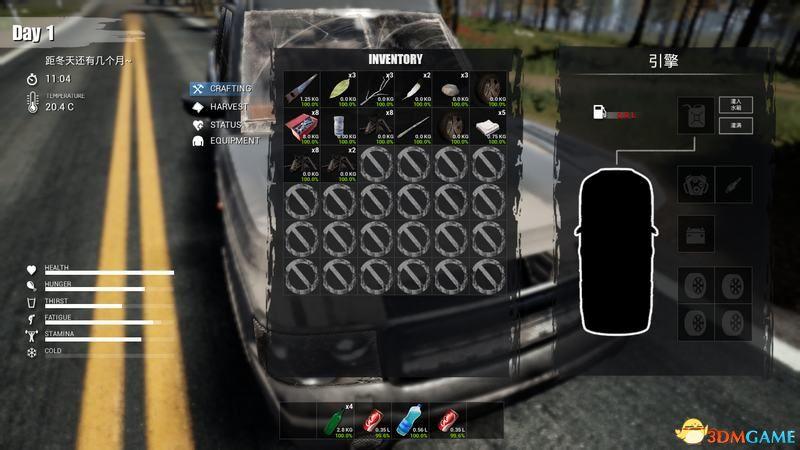The height and width of the screenshot is (450, 800).
Task: Choose the empty plastic container item
Action: [340, 128]
